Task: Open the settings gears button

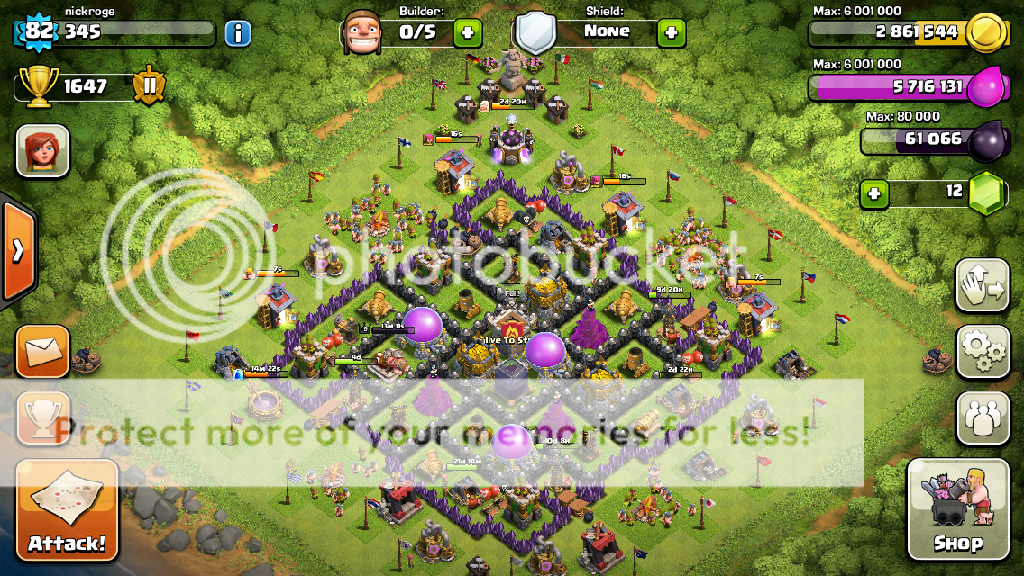Action: [983, 351]
